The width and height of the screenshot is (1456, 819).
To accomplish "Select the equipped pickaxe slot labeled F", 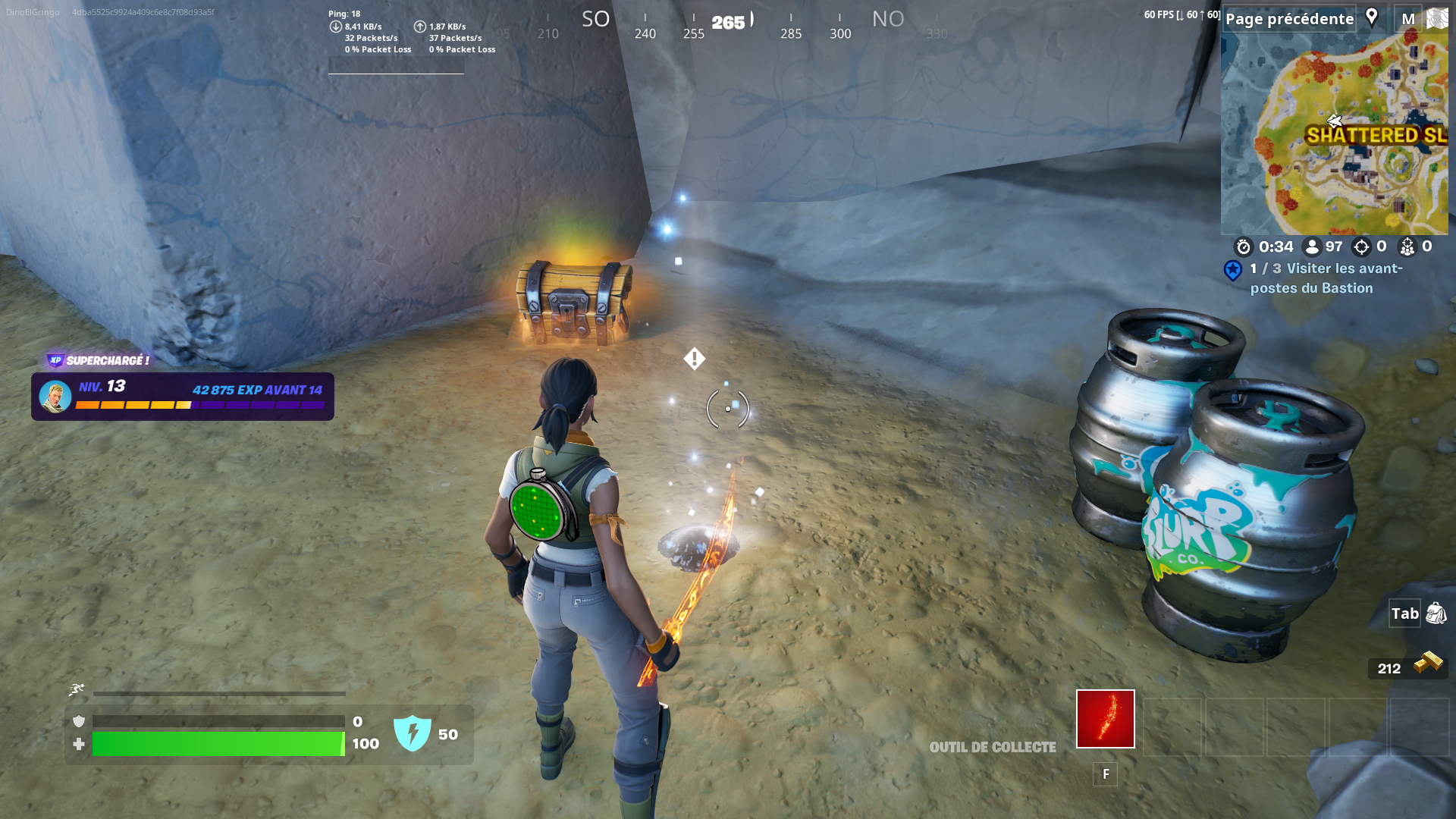I will point(1105,718).
